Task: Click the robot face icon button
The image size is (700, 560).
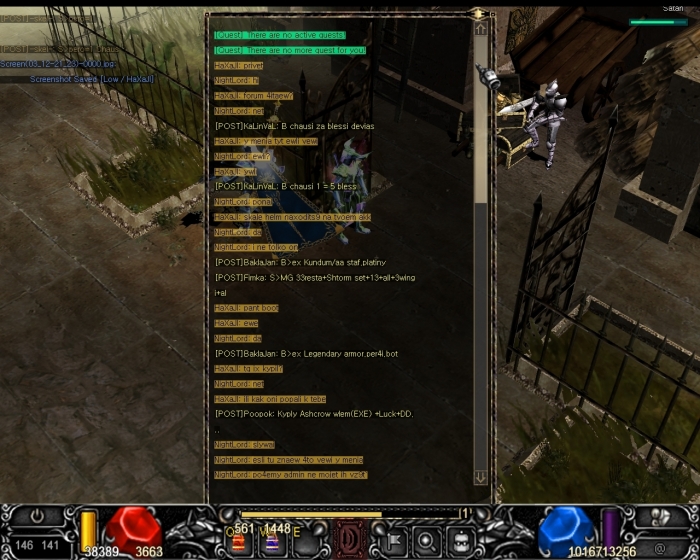Action: coord(459,540)
